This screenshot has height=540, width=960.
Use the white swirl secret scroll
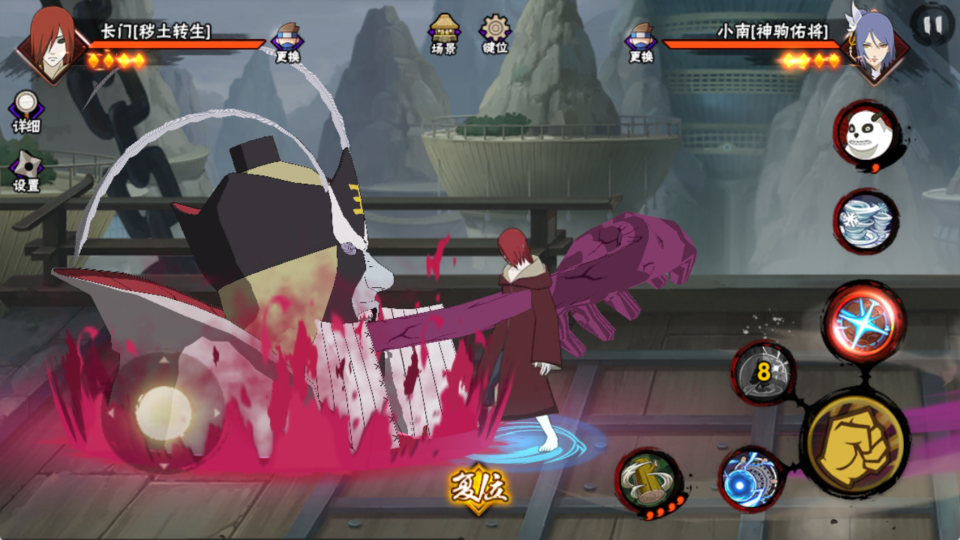[866, 220]
